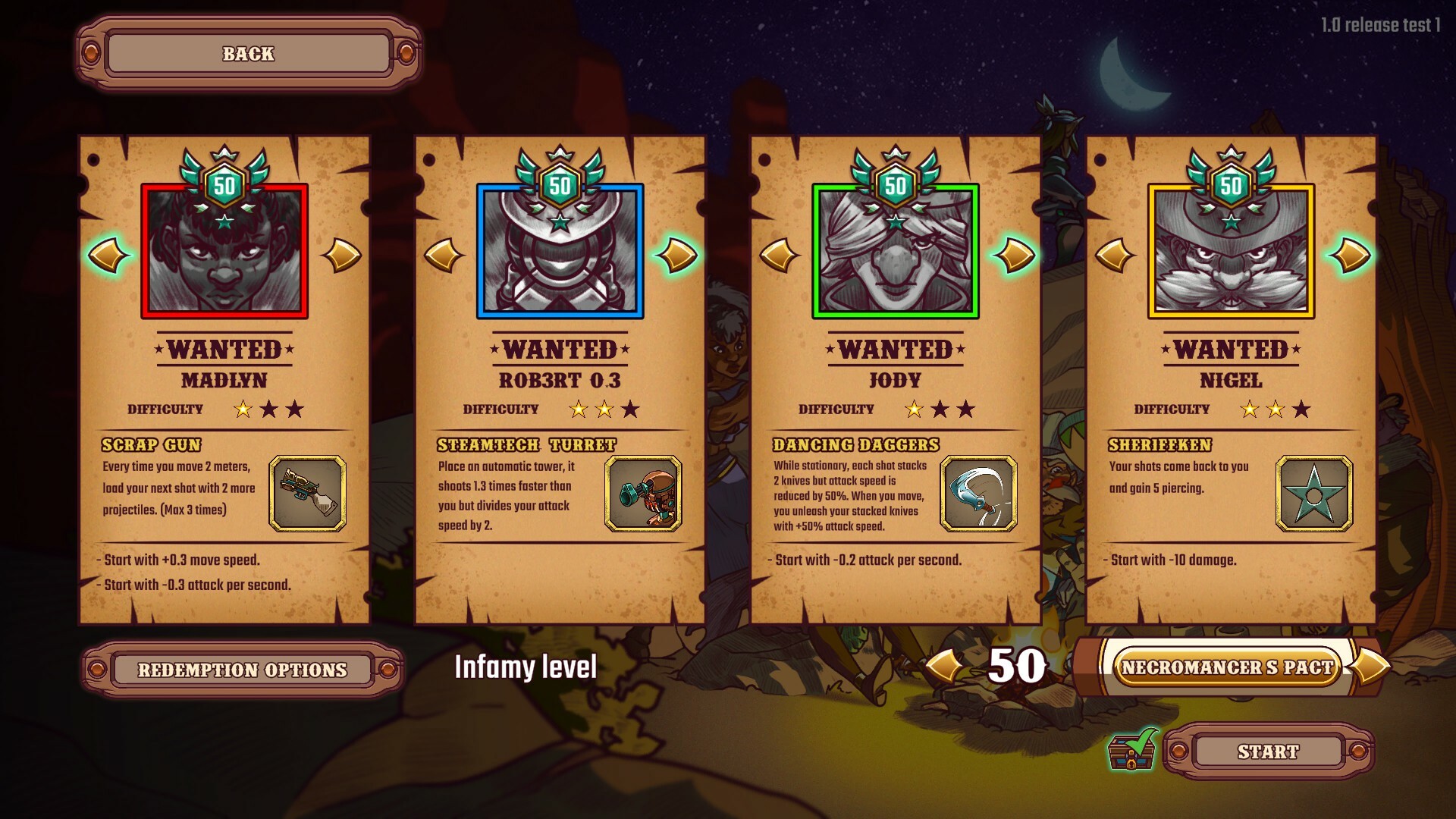
Task: Click the Back button at the top
Action: pyautogui.click(x=247, y=54)
